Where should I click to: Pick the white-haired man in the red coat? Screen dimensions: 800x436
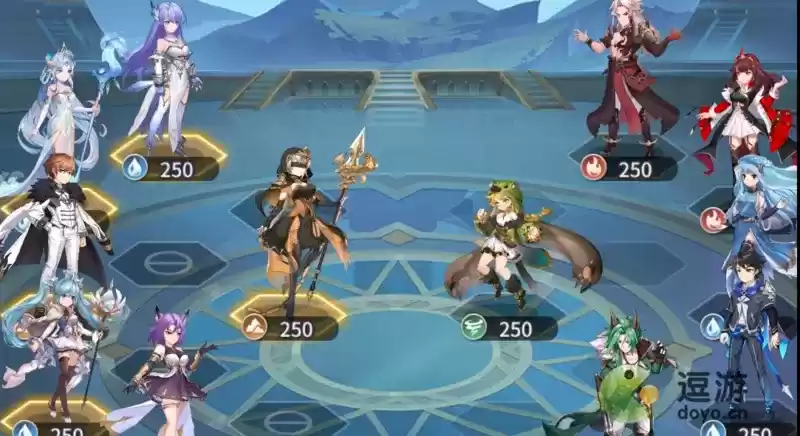[630, 80]
